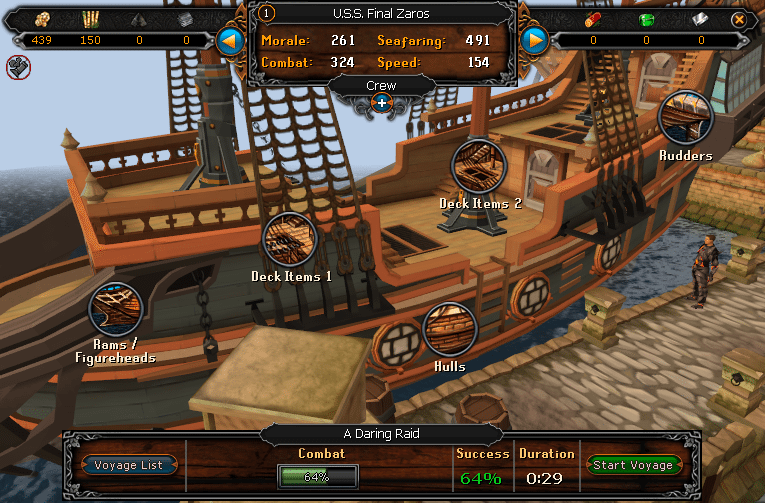Click the crossed-out icon under the resources bar

pos(18,67)
